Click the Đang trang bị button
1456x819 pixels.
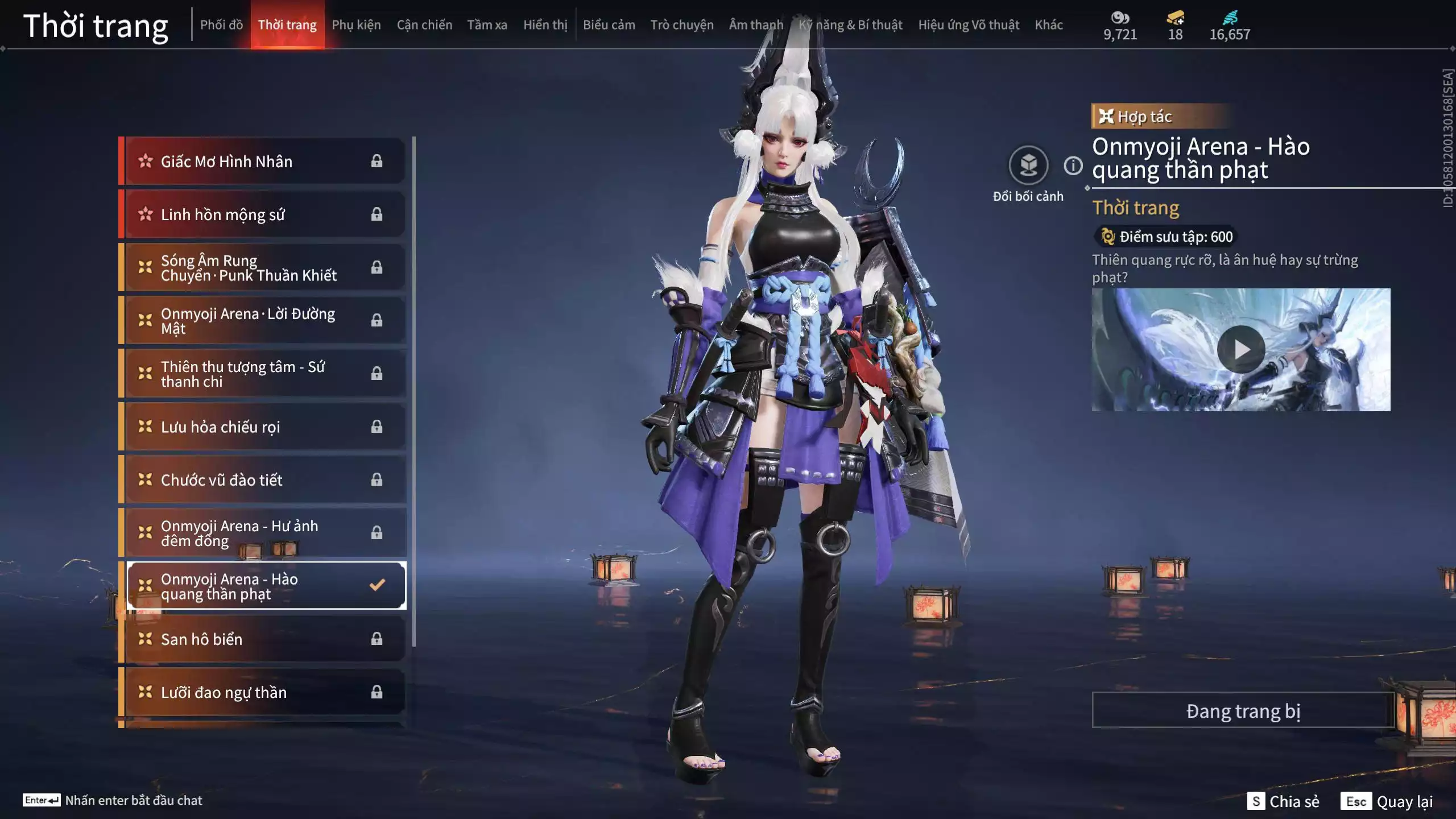pyautogui.click(x=1243, y=711)
